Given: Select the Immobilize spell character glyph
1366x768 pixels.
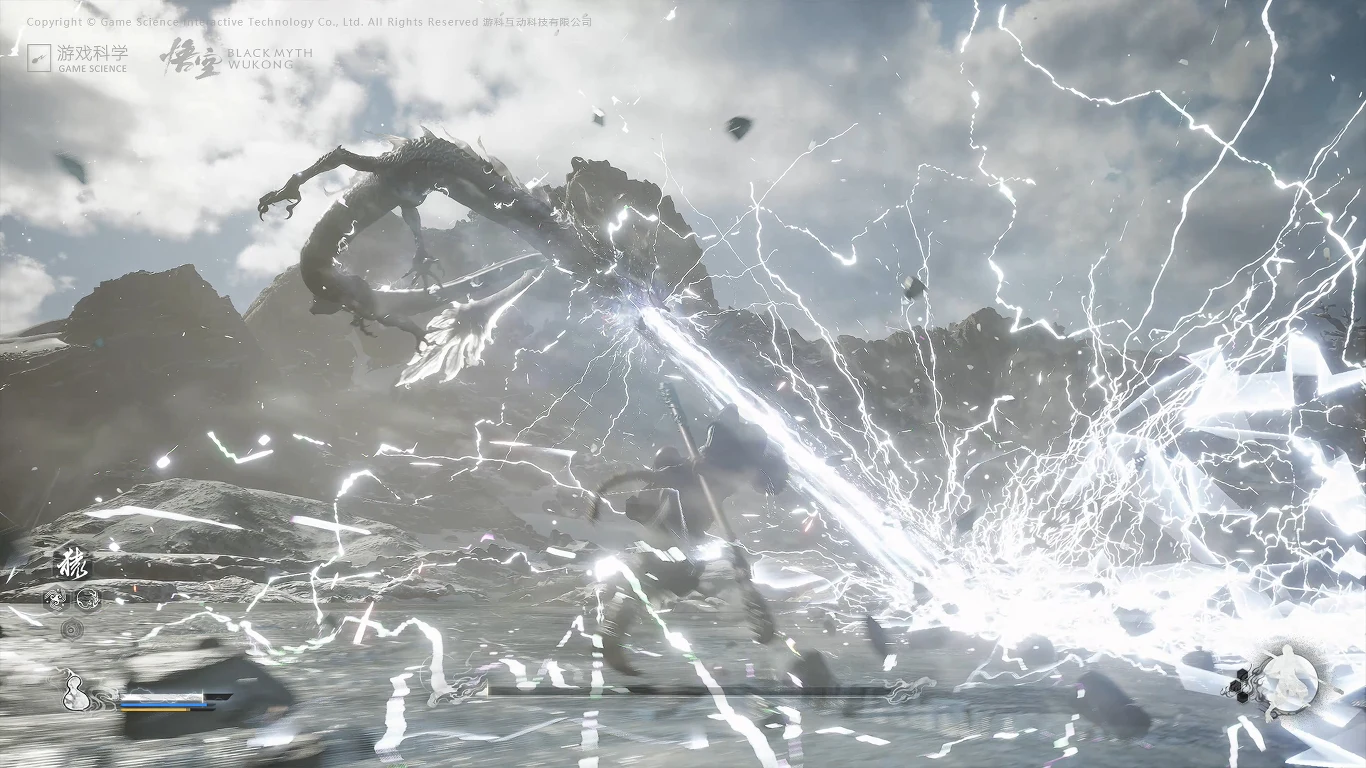Looking at the screenshot, I should pos(72,564).
